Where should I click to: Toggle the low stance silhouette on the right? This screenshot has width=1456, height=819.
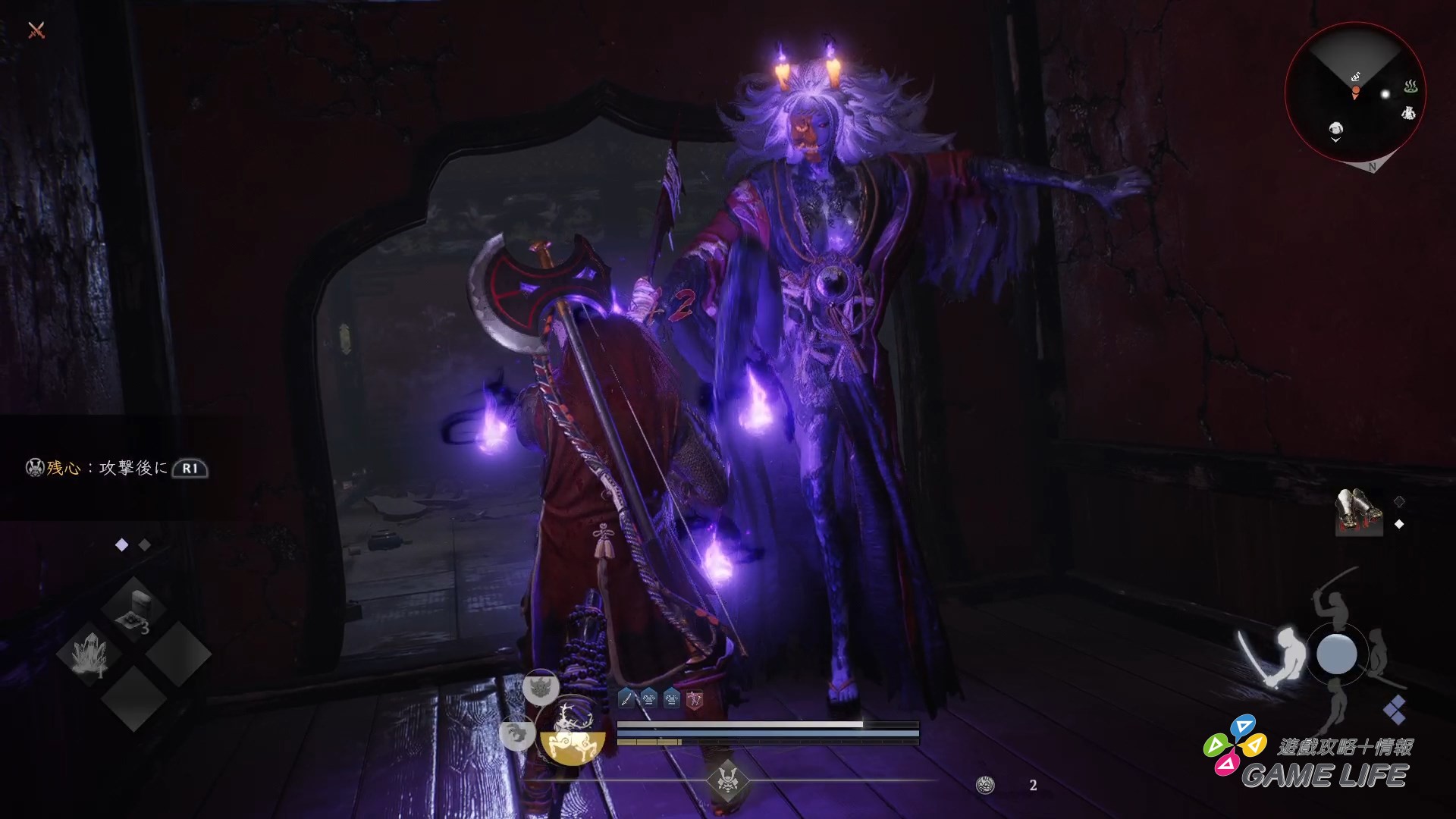click(1379, 651)
